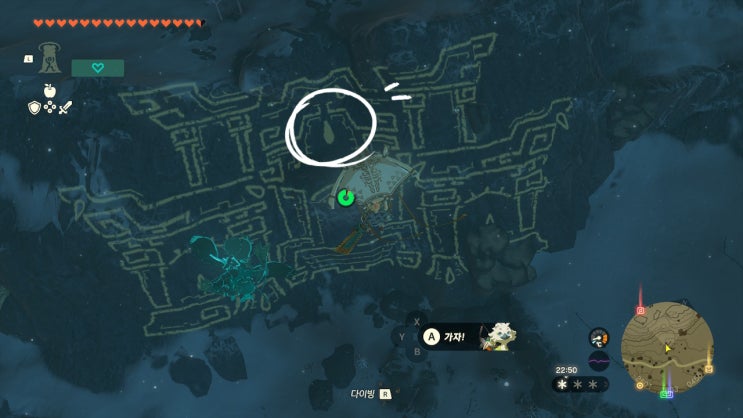743x418 pixels.
Task: Select the shield quick-slot icon
Action: (x=33, y=107)
